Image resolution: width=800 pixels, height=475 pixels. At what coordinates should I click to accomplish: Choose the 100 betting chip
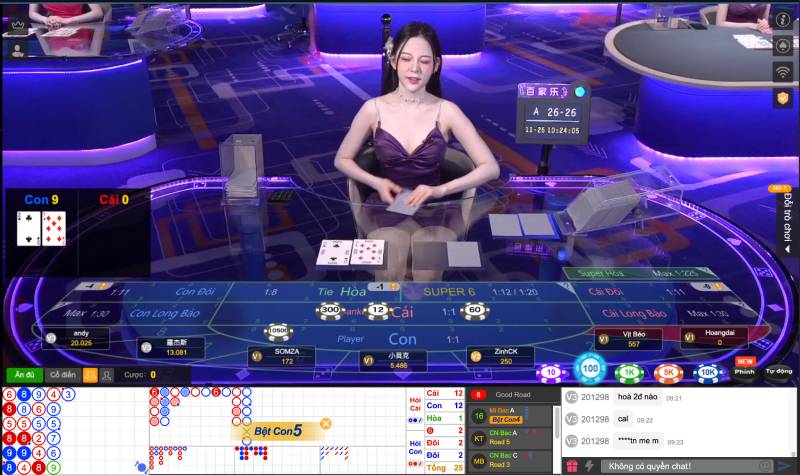pyautogui.click(x=592, y=370)
